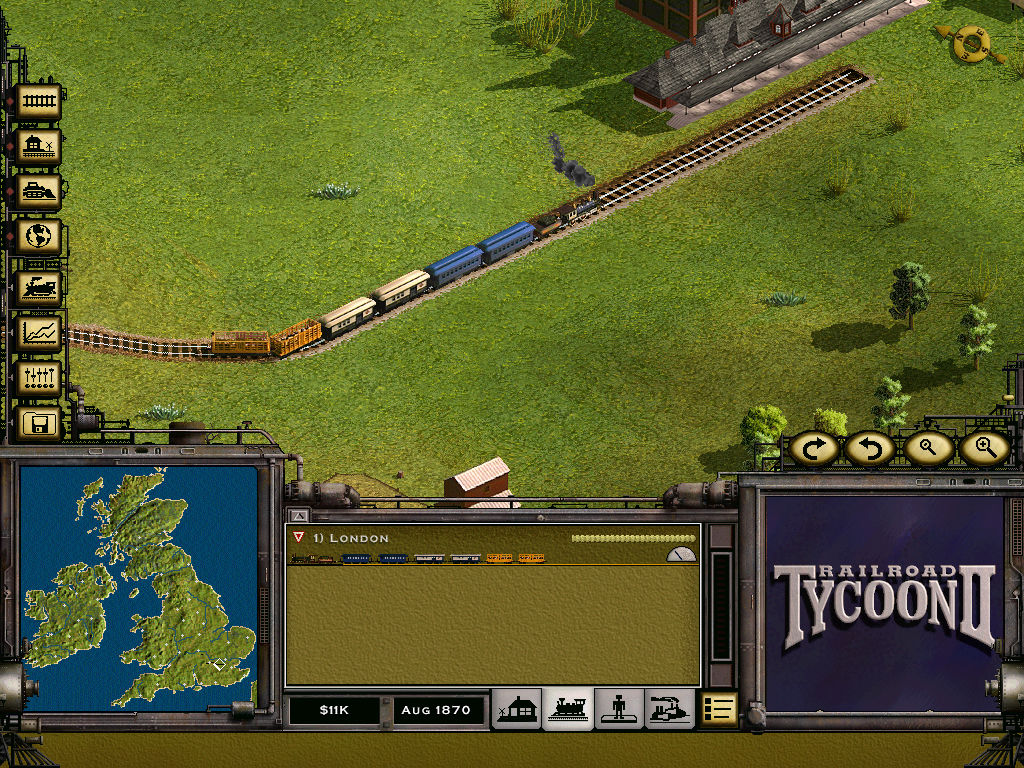Switch to the train list tab
Screen dimensions: 1024x768
coord(568,709)
